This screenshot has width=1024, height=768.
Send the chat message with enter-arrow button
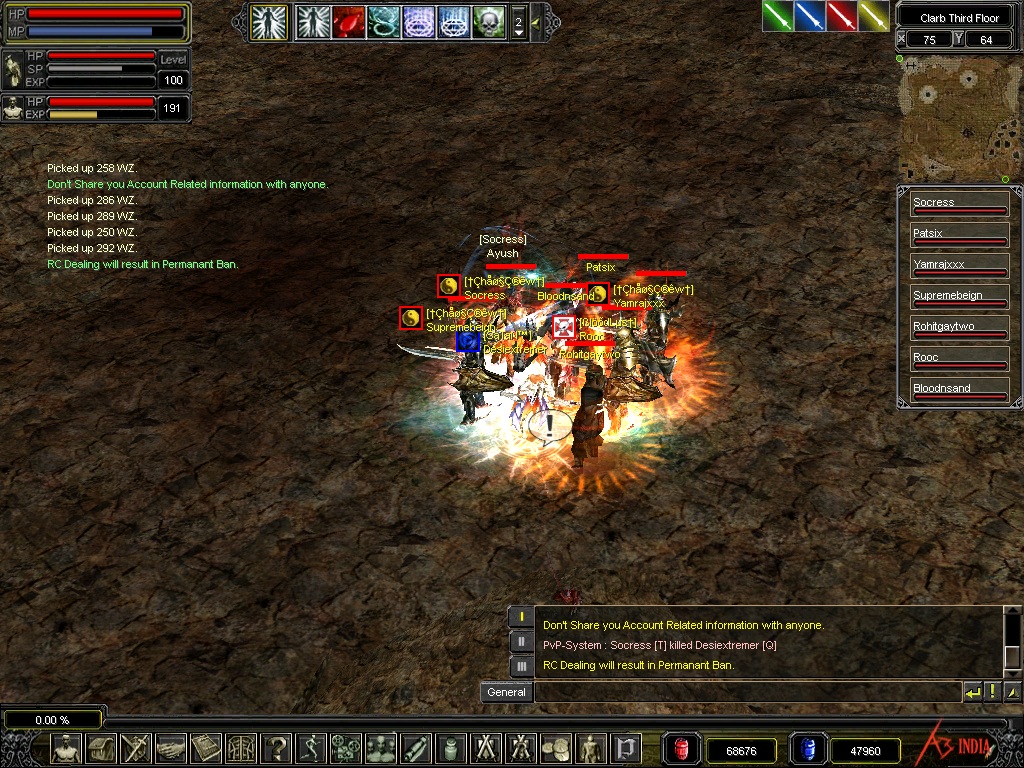[972, 692]
